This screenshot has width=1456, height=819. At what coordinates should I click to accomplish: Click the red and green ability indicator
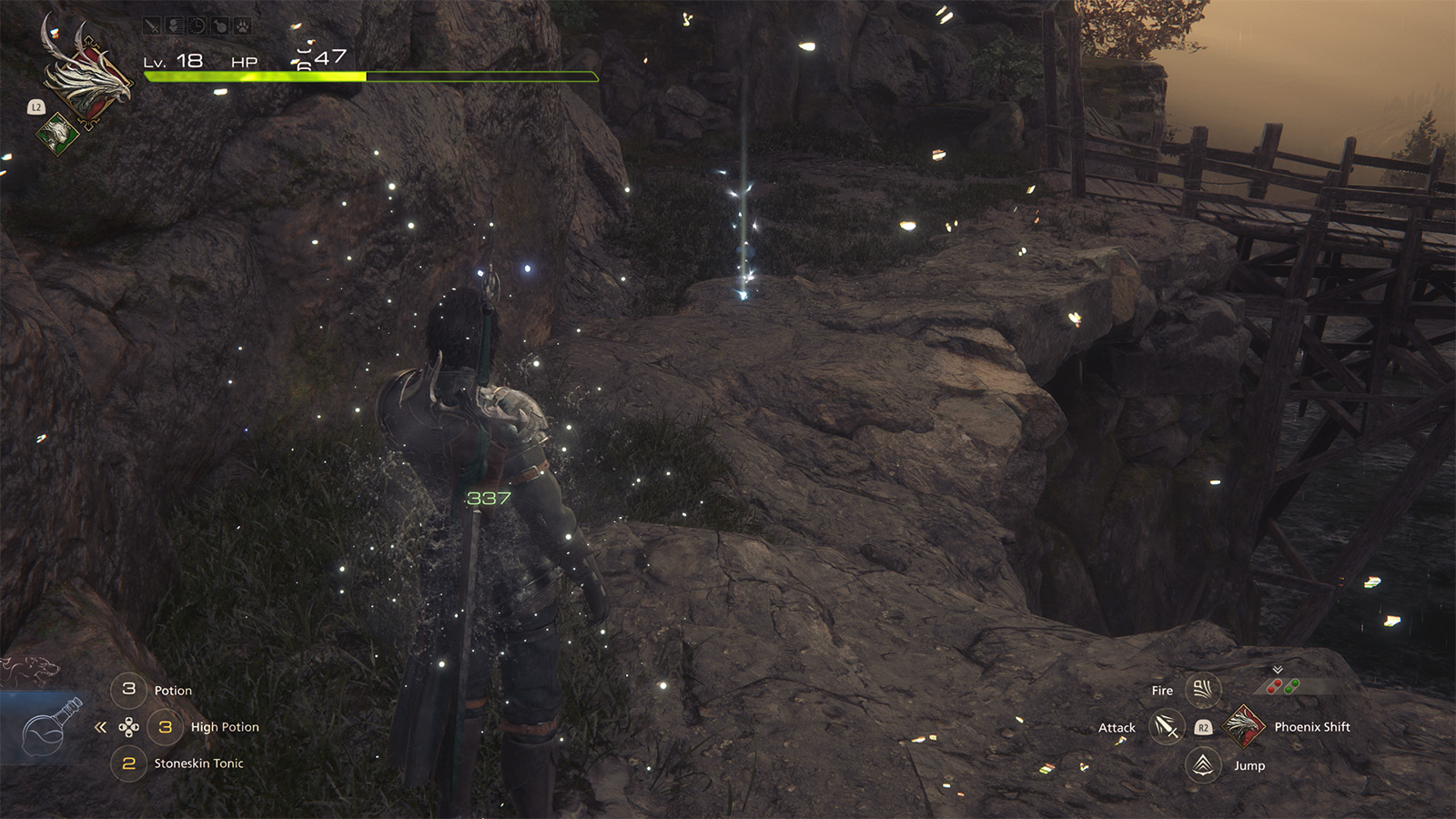click(1283, 686)
